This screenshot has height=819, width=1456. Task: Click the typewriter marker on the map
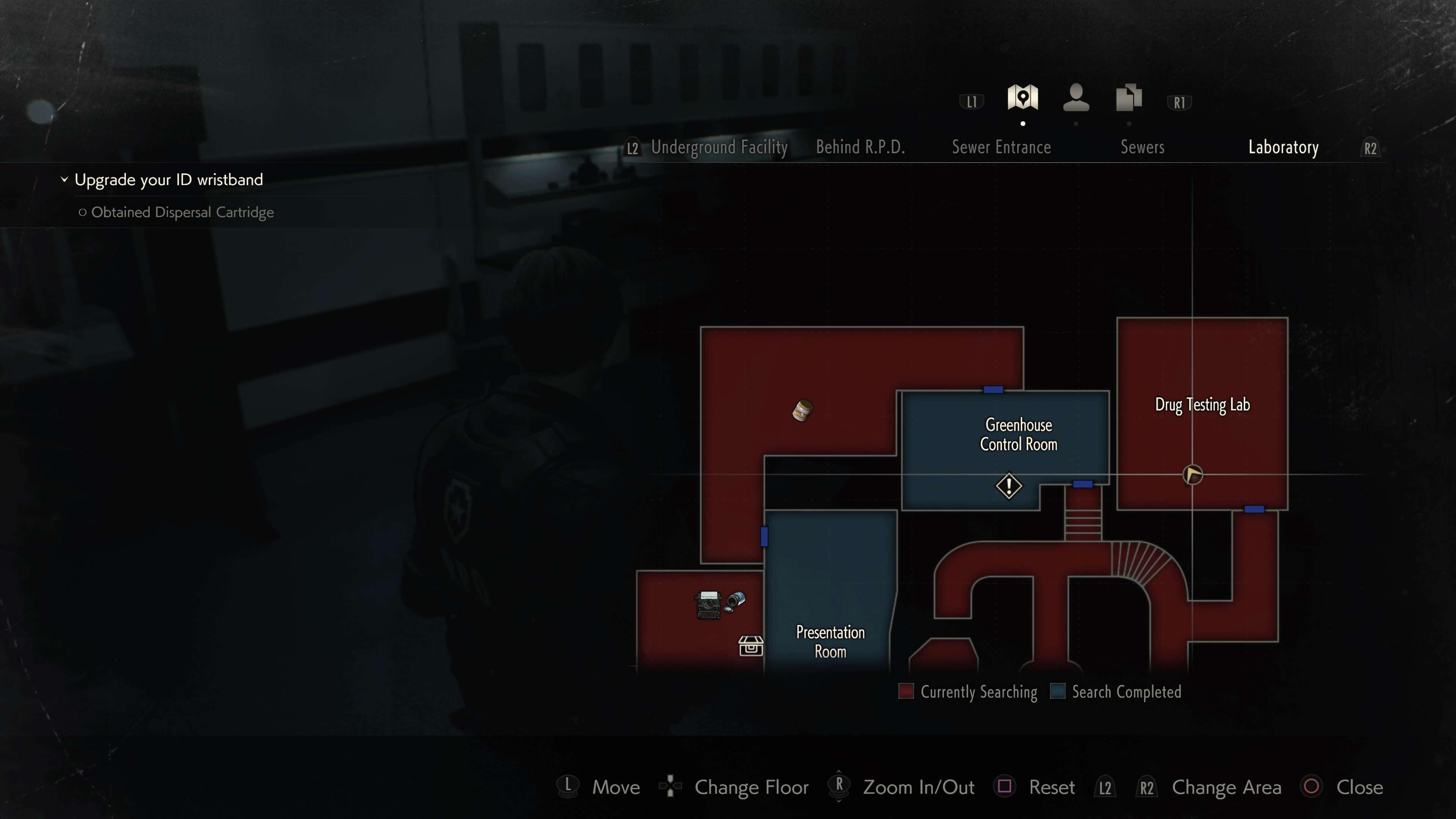[x=708, y=605]
